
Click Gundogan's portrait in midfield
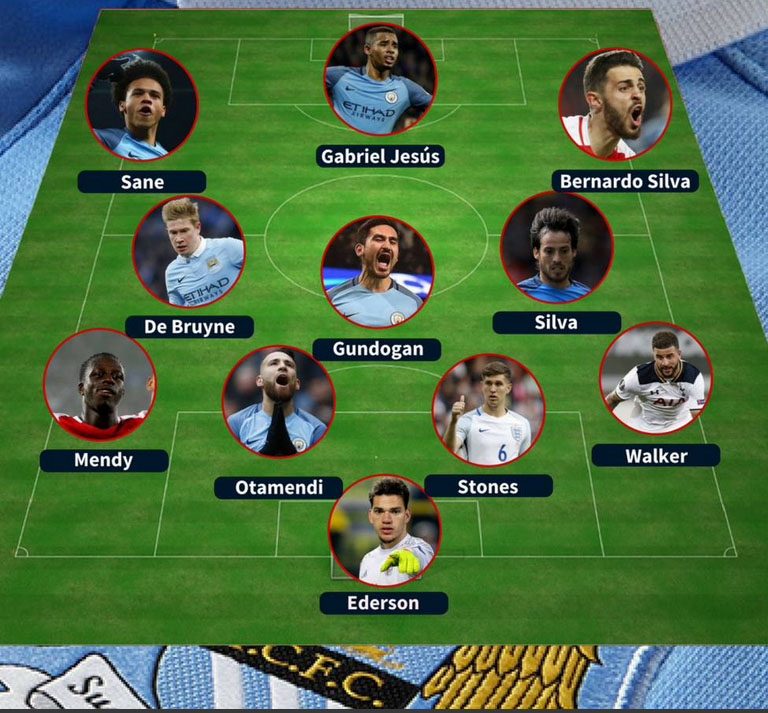[x=377, y=273]
